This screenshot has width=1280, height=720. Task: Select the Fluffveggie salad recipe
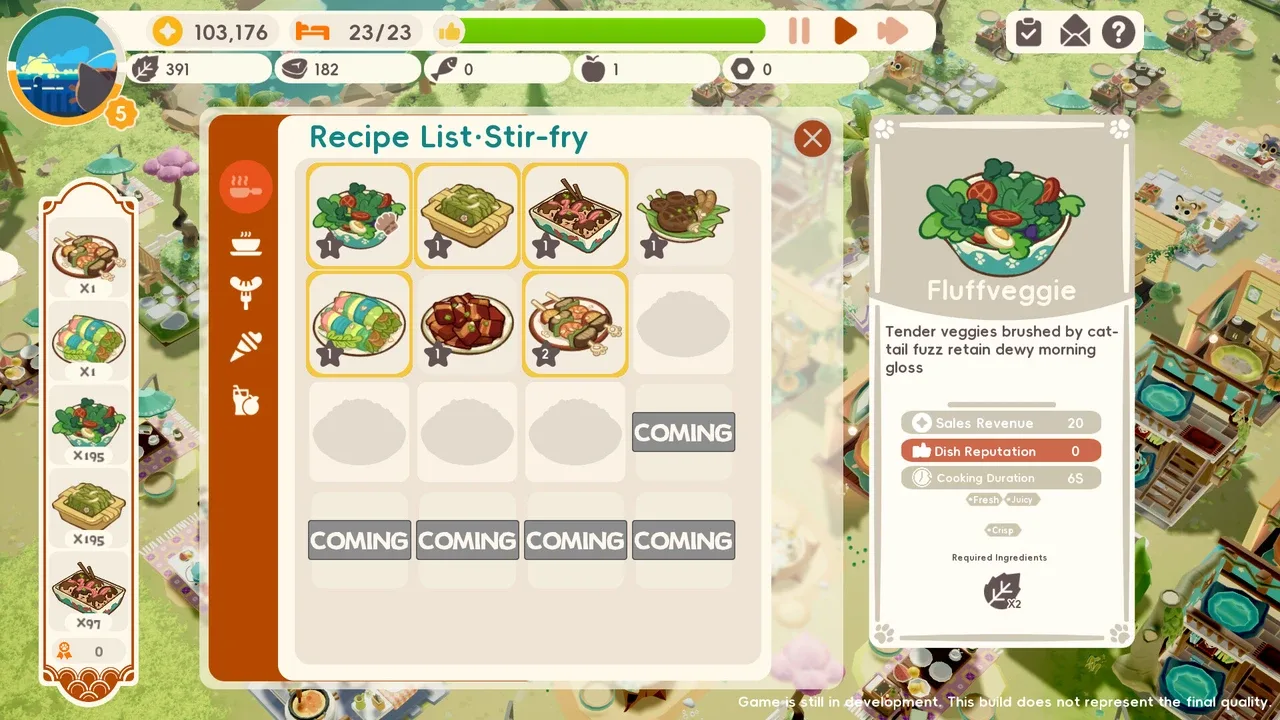pos(359,215)
